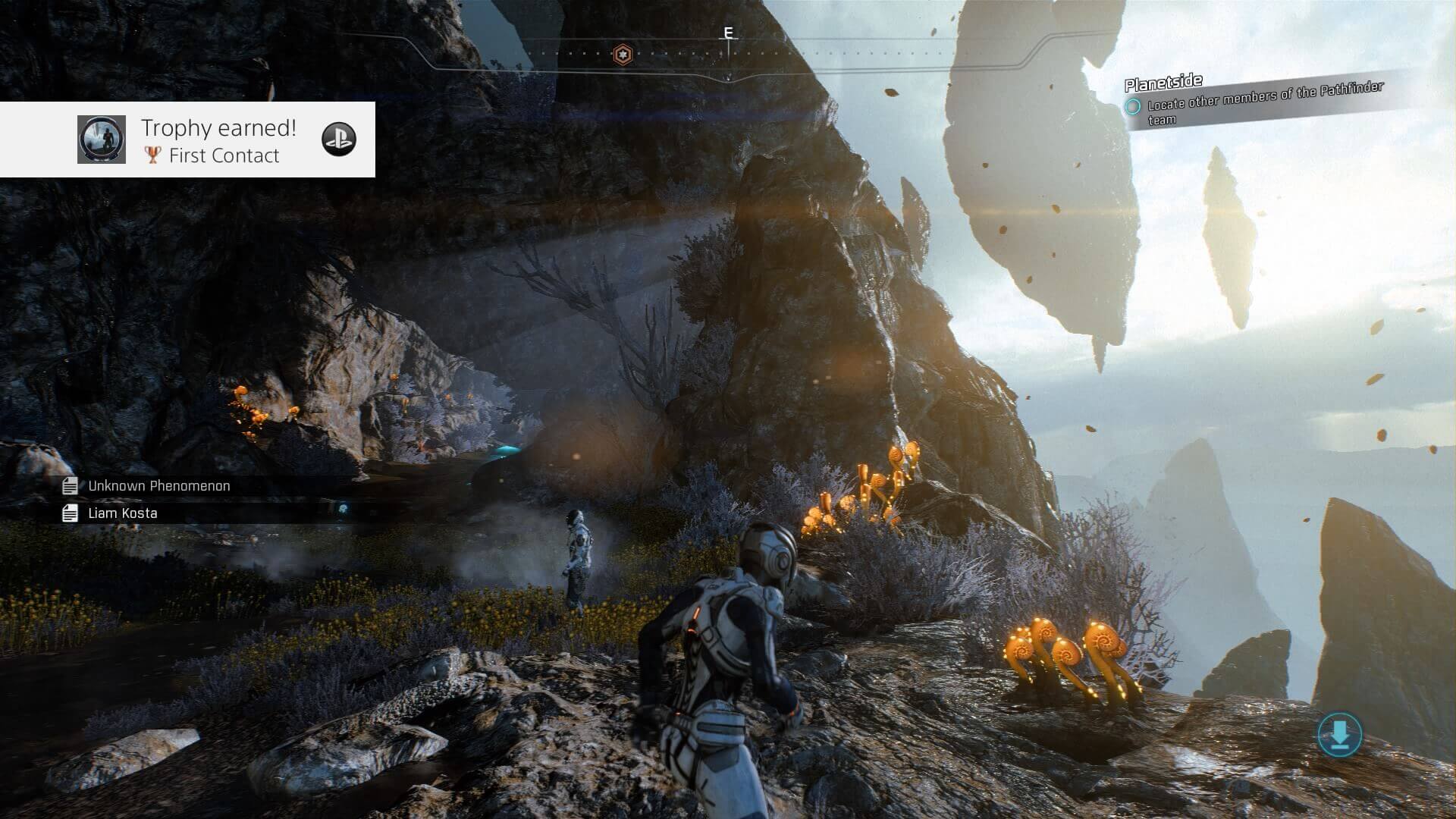Screen dimensions: 1456x819
Task: Click the PlayStation logo on the notification
Action: click(x=338, y=139)
